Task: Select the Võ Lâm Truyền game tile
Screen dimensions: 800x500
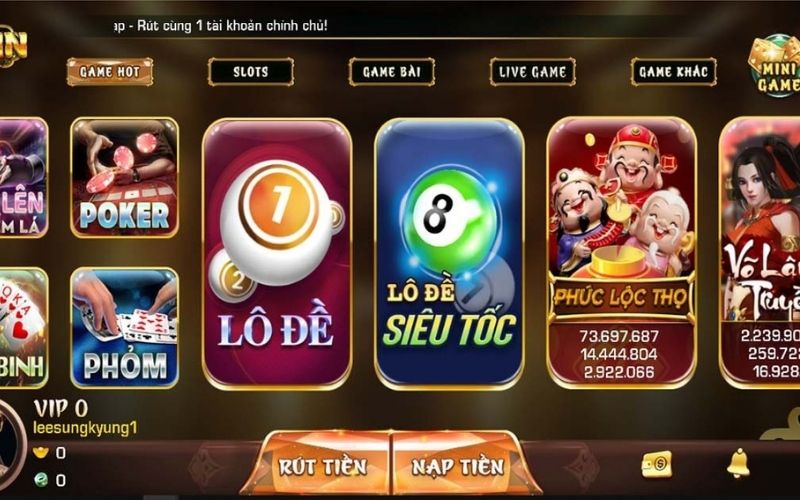Action: click(760, 250)
